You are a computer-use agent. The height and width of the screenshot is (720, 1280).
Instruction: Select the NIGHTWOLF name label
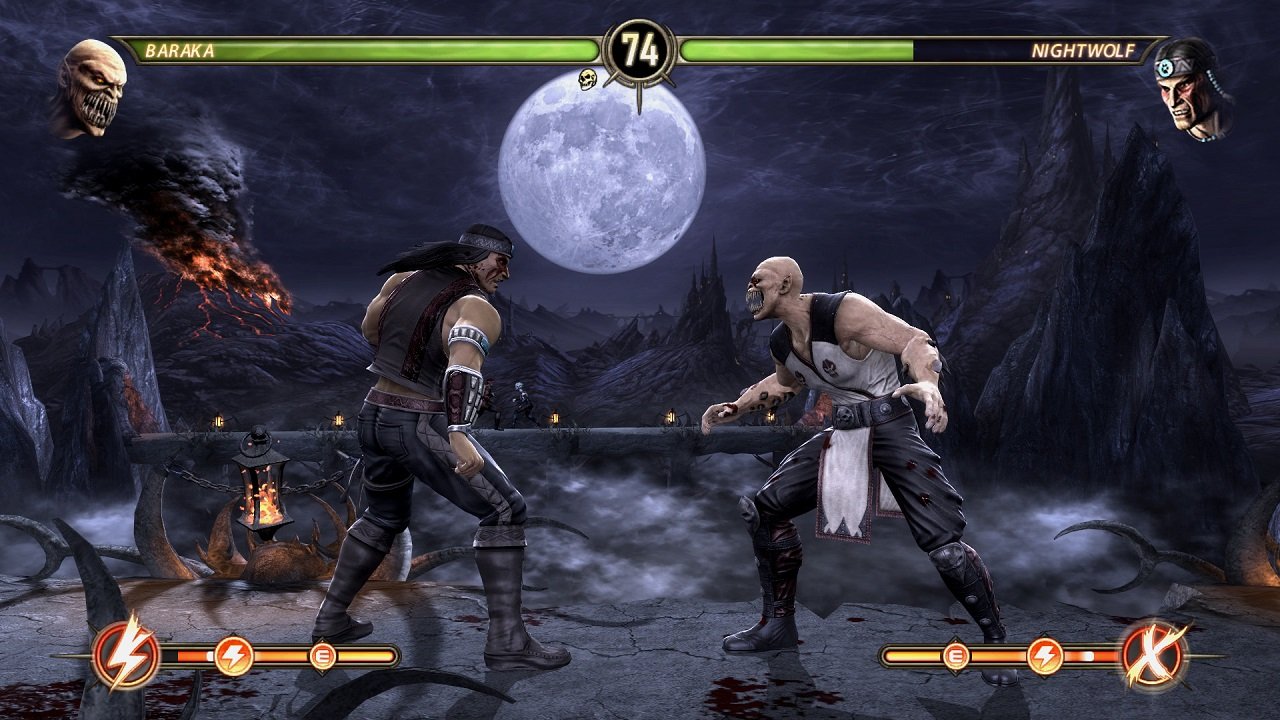1083,46
